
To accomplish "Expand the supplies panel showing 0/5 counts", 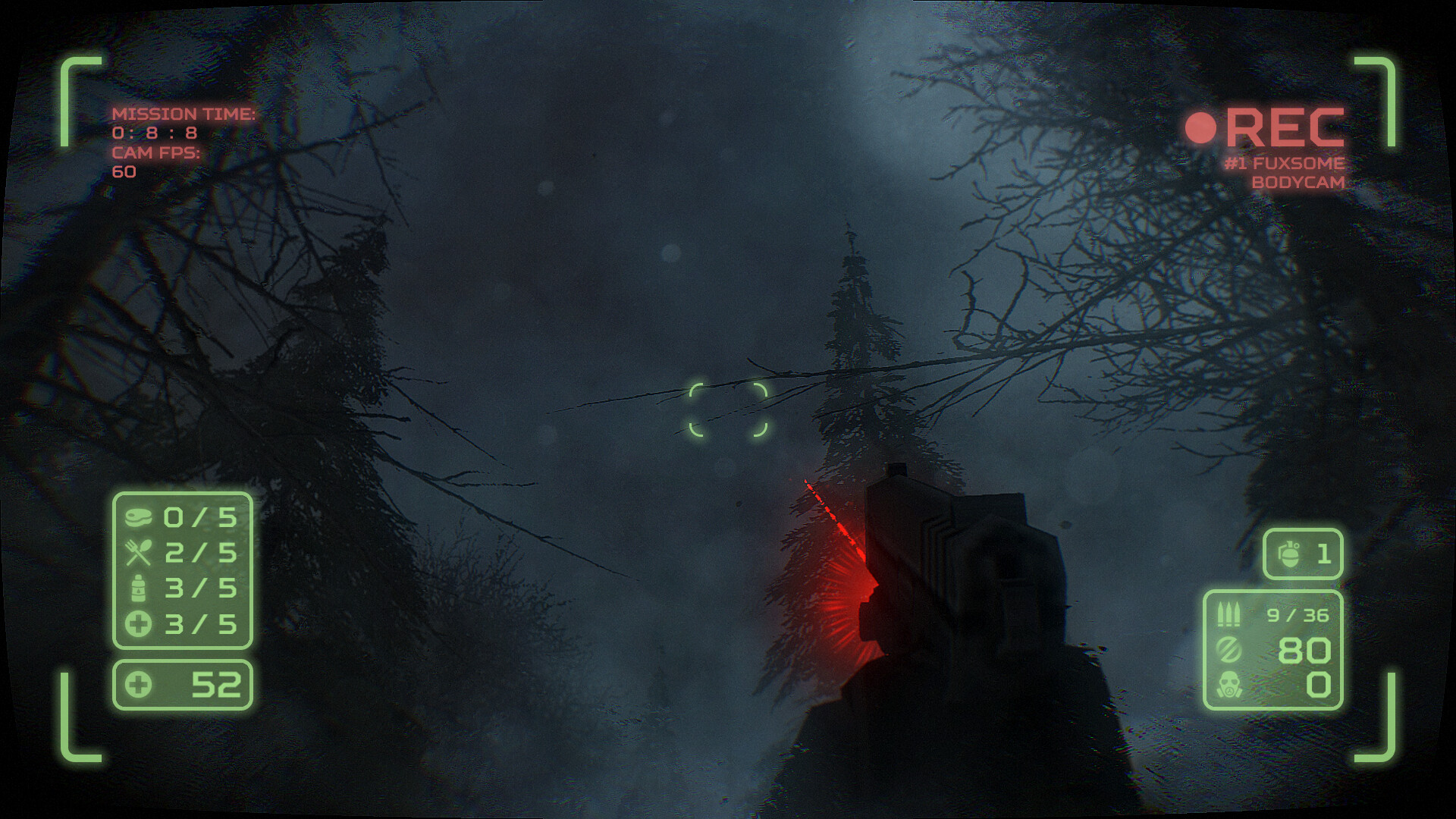I will coord(182,569).
